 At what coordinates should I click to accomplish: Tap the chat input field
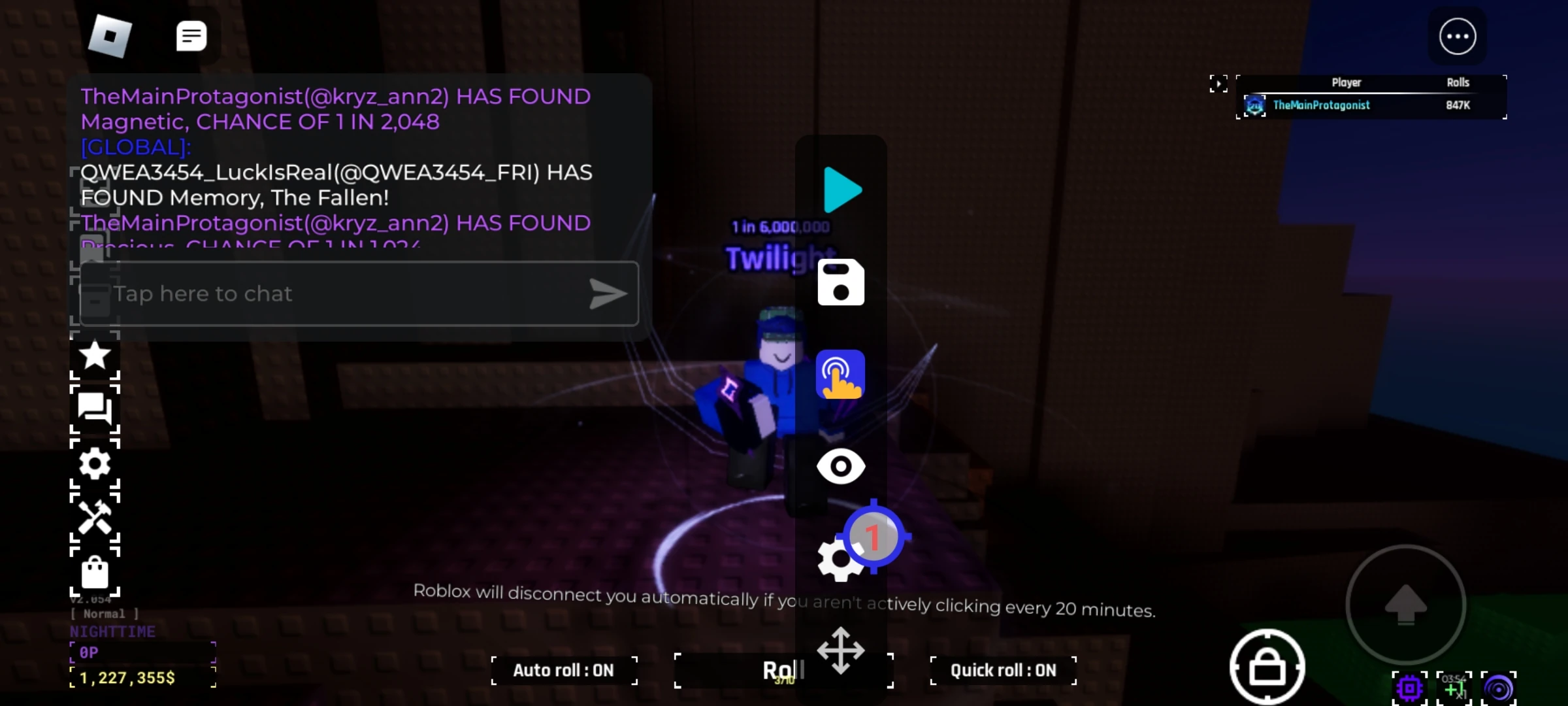tap(358, 294)
